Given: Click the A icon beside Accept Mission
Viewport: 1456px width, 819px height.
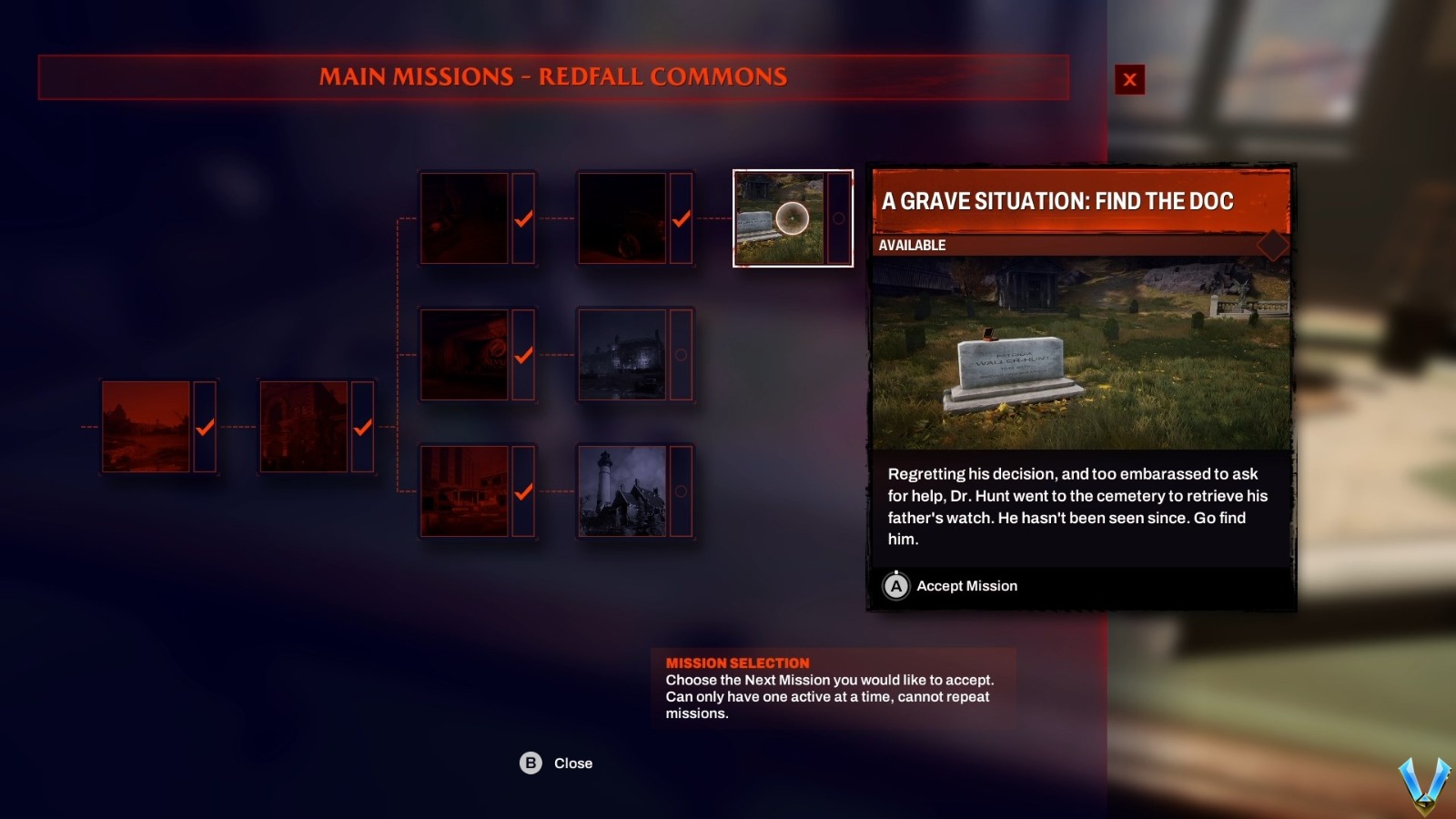Looking at the screenshot, I should [895, 586].
